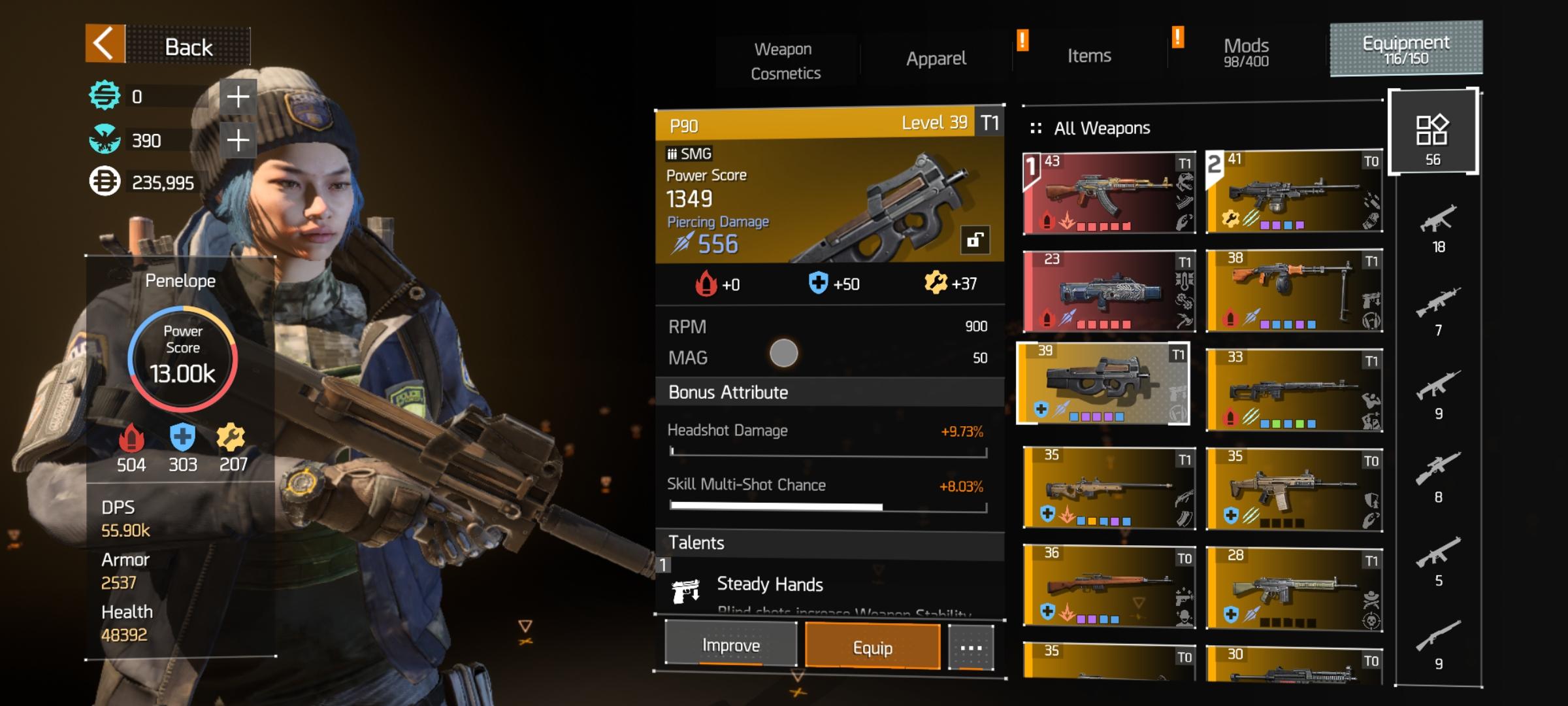
Task: Toggle the lock icon on the P90
Action: [975, 240]
